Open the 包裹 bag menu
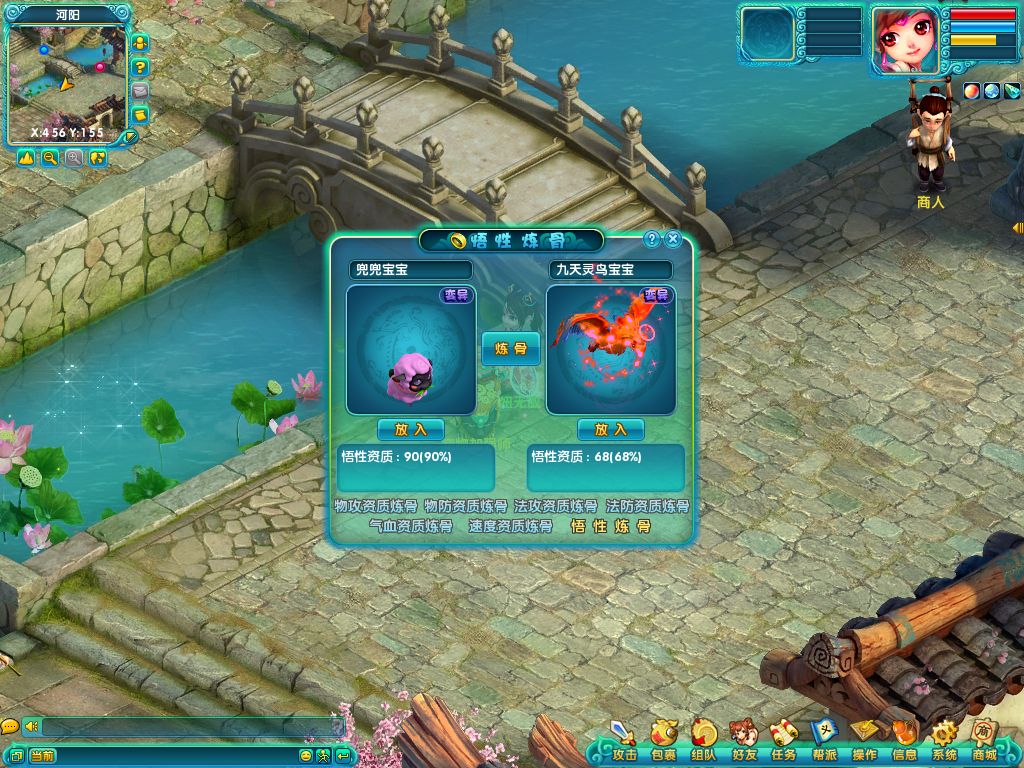The height and width of the screenshot is (768, 1024). coord(663,740)
